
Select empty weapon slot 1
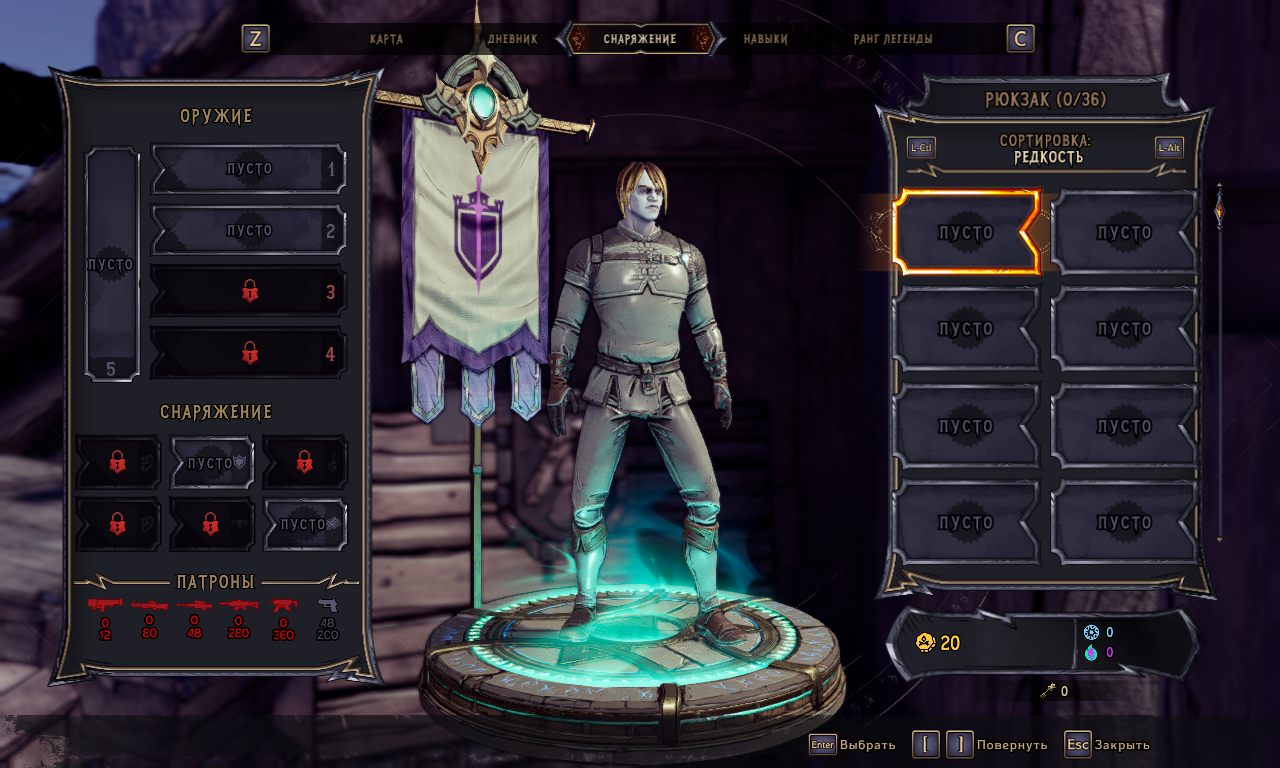pyautogui.click(x=248, y=169)
